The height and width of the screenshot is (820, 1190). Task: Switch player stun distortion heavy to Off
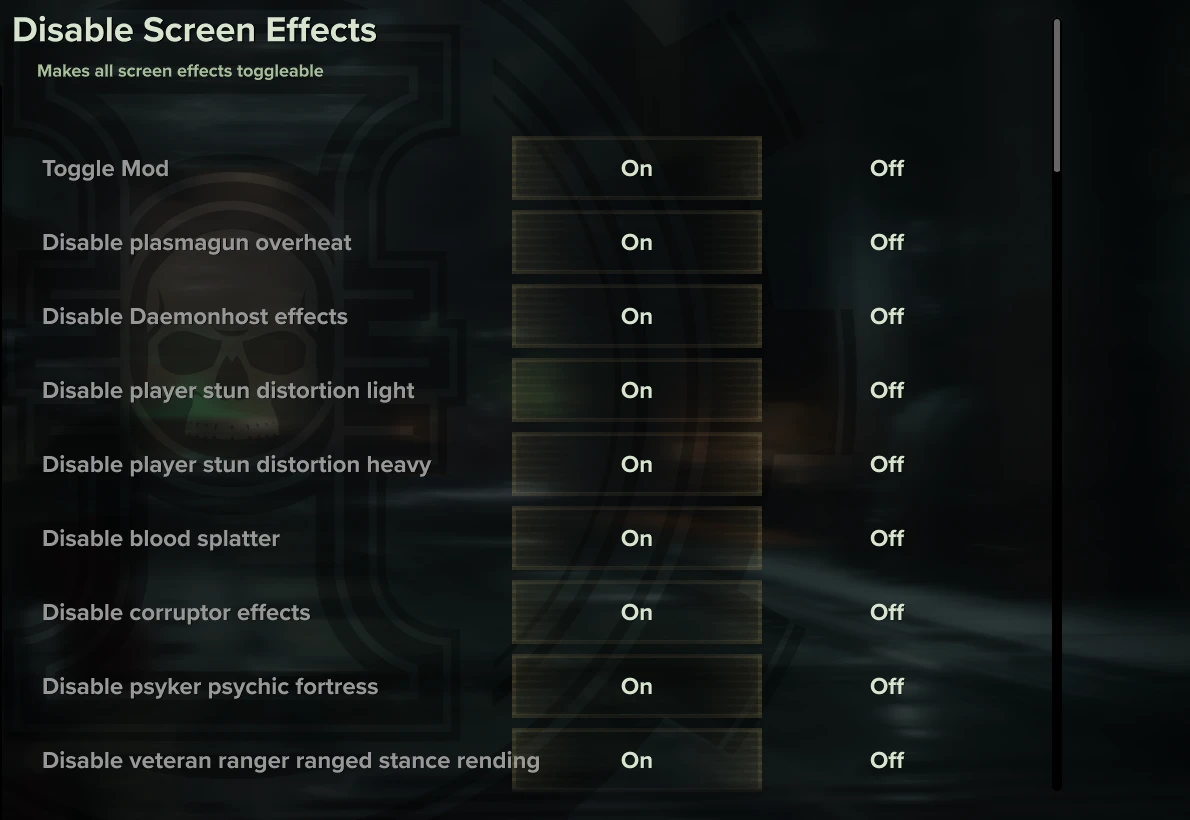click(887, 464)
